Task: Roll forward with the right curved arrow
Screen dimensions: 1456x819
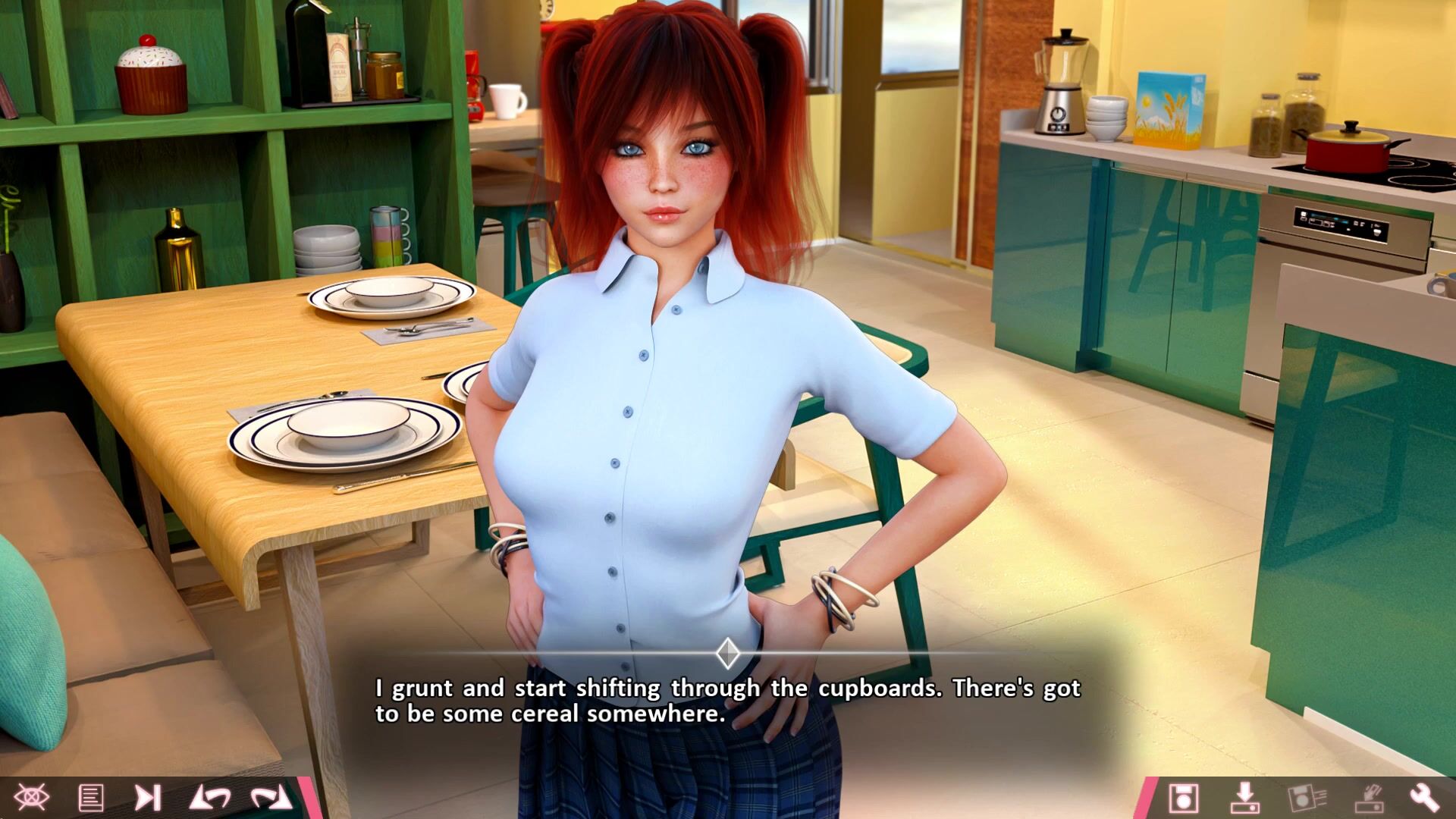Action: 271,797
